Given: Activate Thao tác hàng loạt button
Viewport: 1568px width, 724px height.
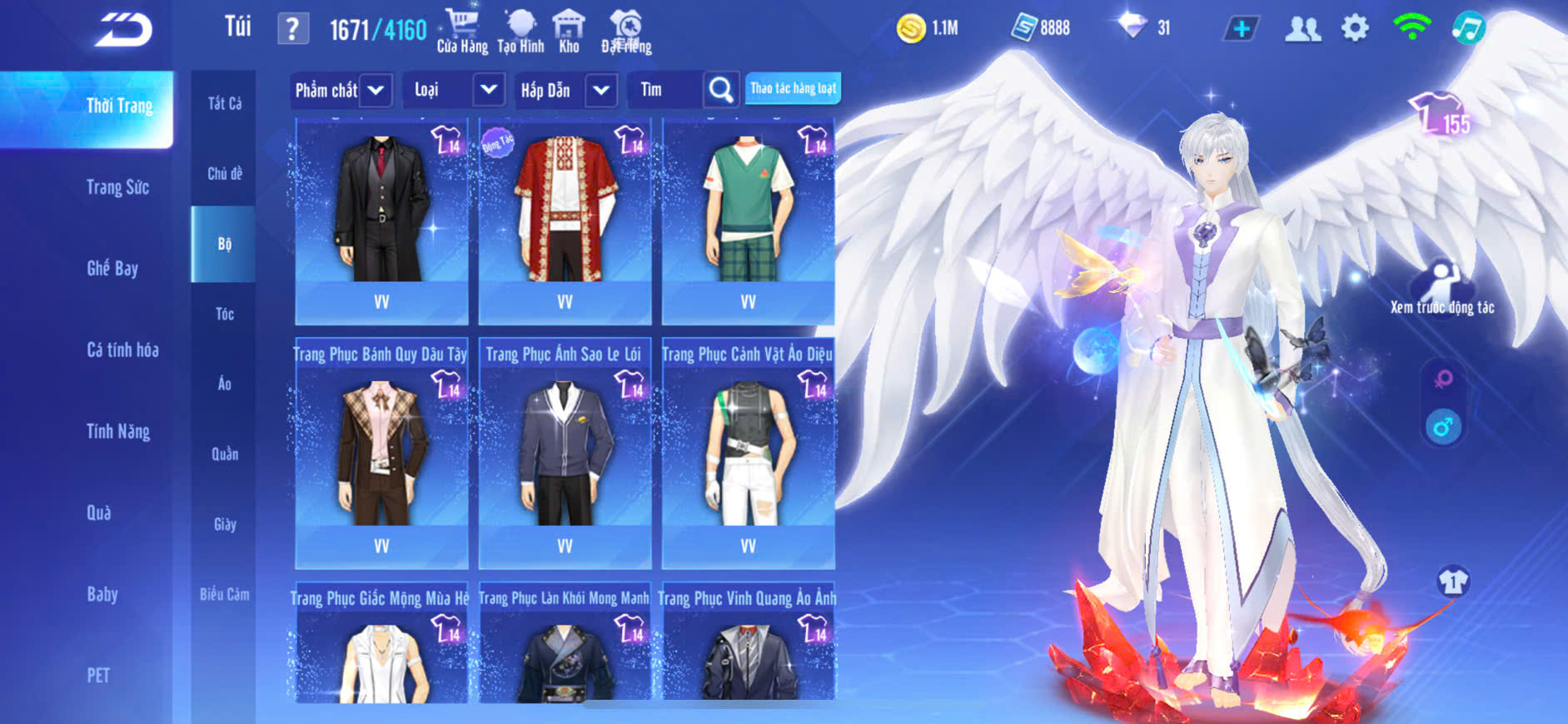Looking at the screenshot, I should (793, 88).
